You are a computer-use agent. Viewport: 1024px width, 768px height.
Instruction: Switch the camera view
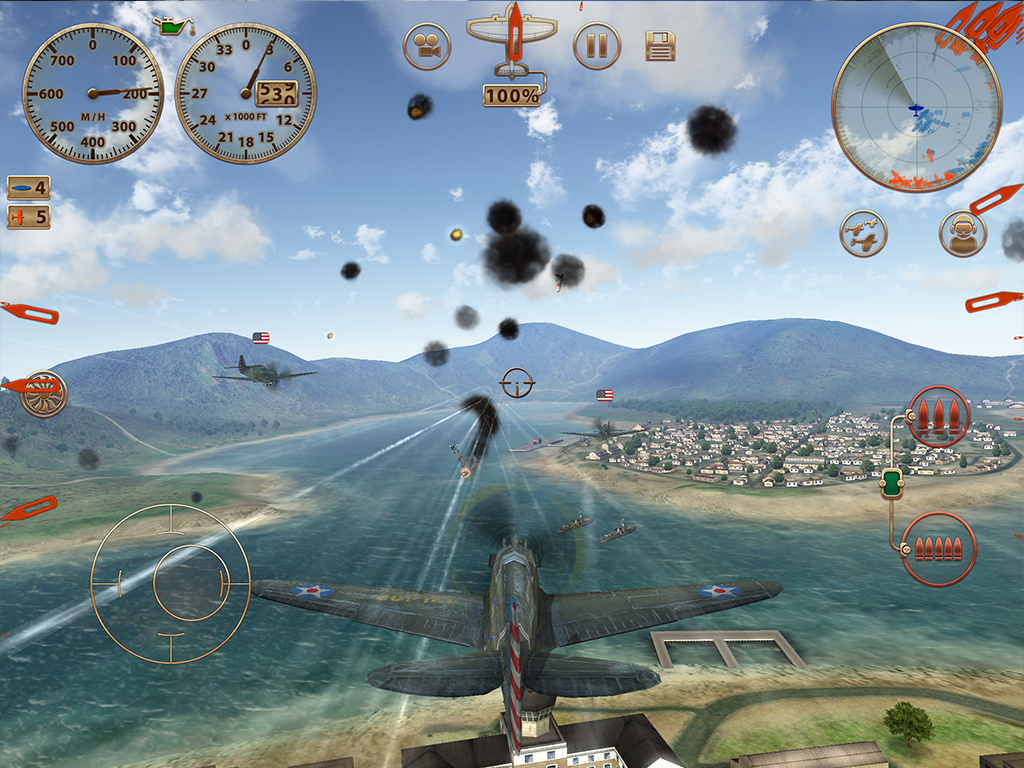[427, 46]
